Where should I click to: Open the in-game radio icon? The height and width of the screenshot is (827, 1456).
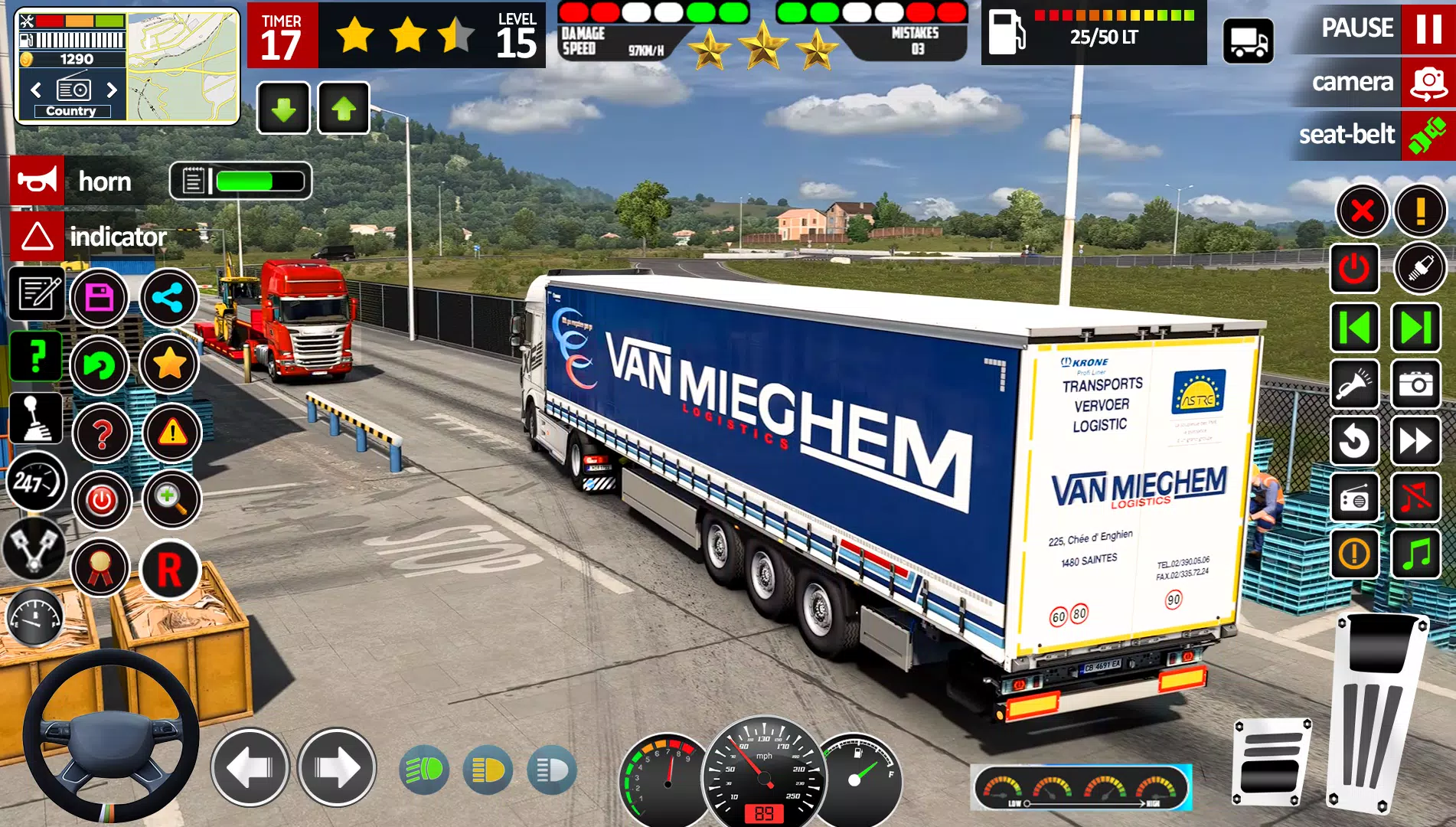pyautogui.click(x=1355, y=495)
